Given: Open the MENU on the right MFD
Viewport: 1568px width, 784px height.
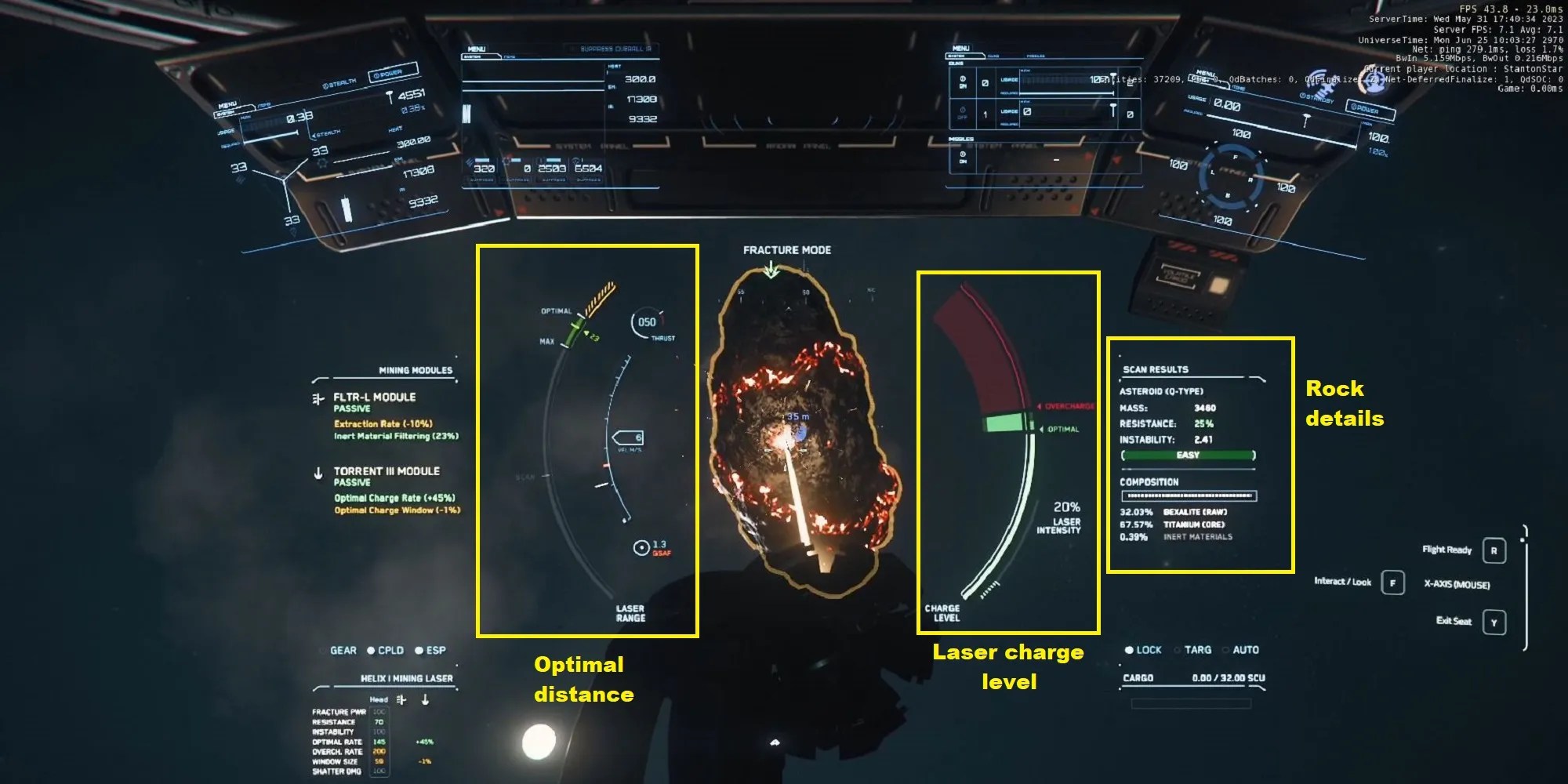Looking at the screenshot, I should [1205, 73].
